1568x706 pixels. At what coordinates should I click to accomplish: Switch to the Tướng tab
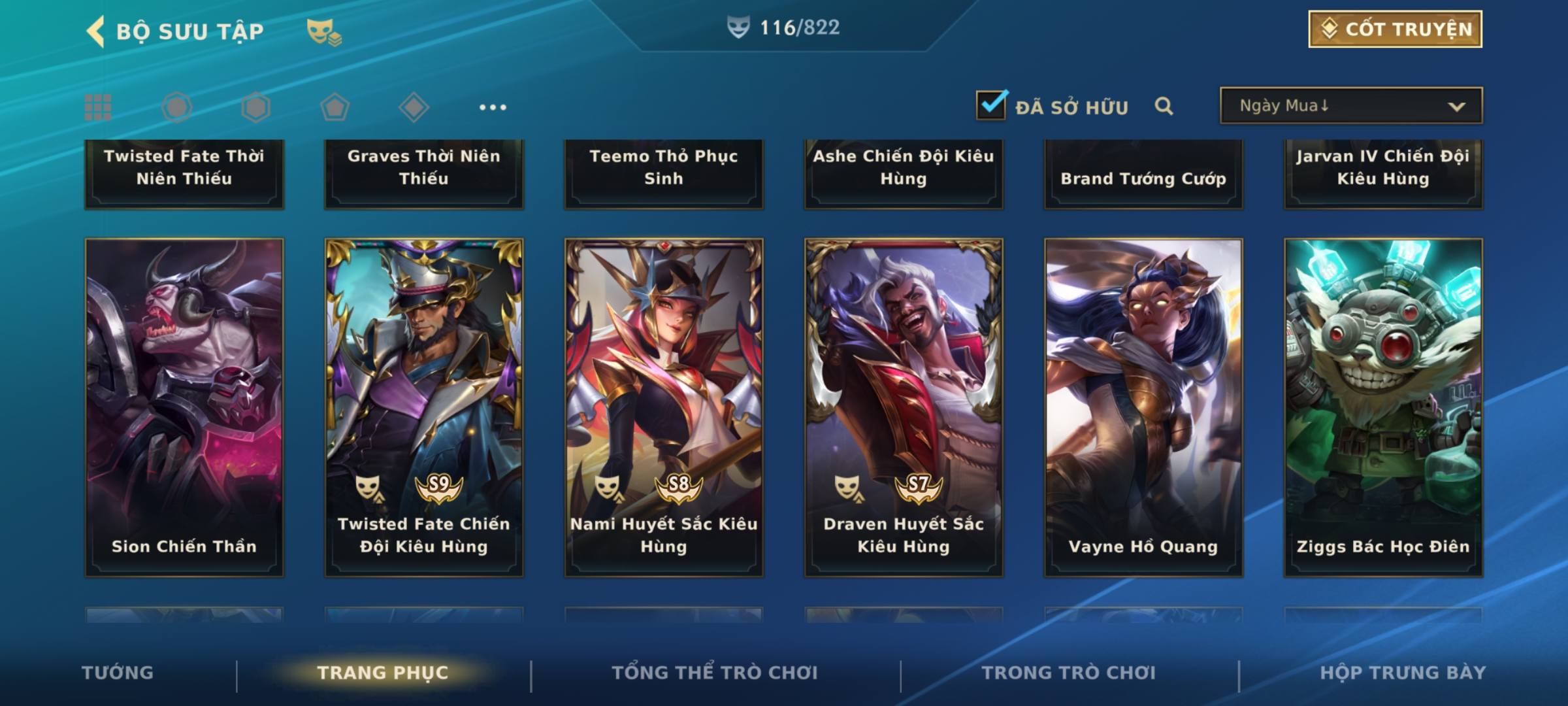(118, 673)
